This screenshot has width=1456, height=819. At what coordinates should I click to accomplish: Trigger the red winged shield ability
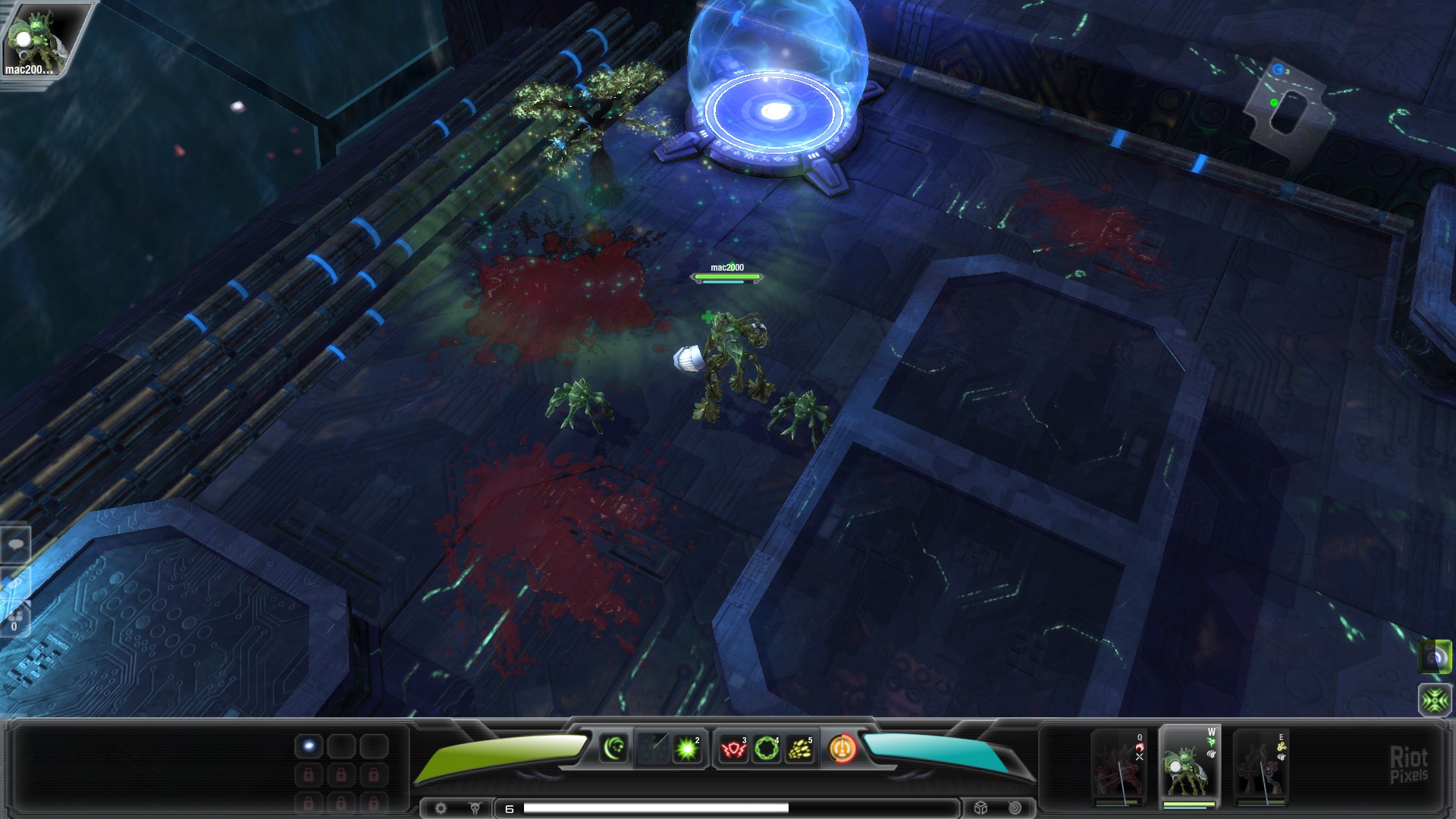tap(733, 749)
